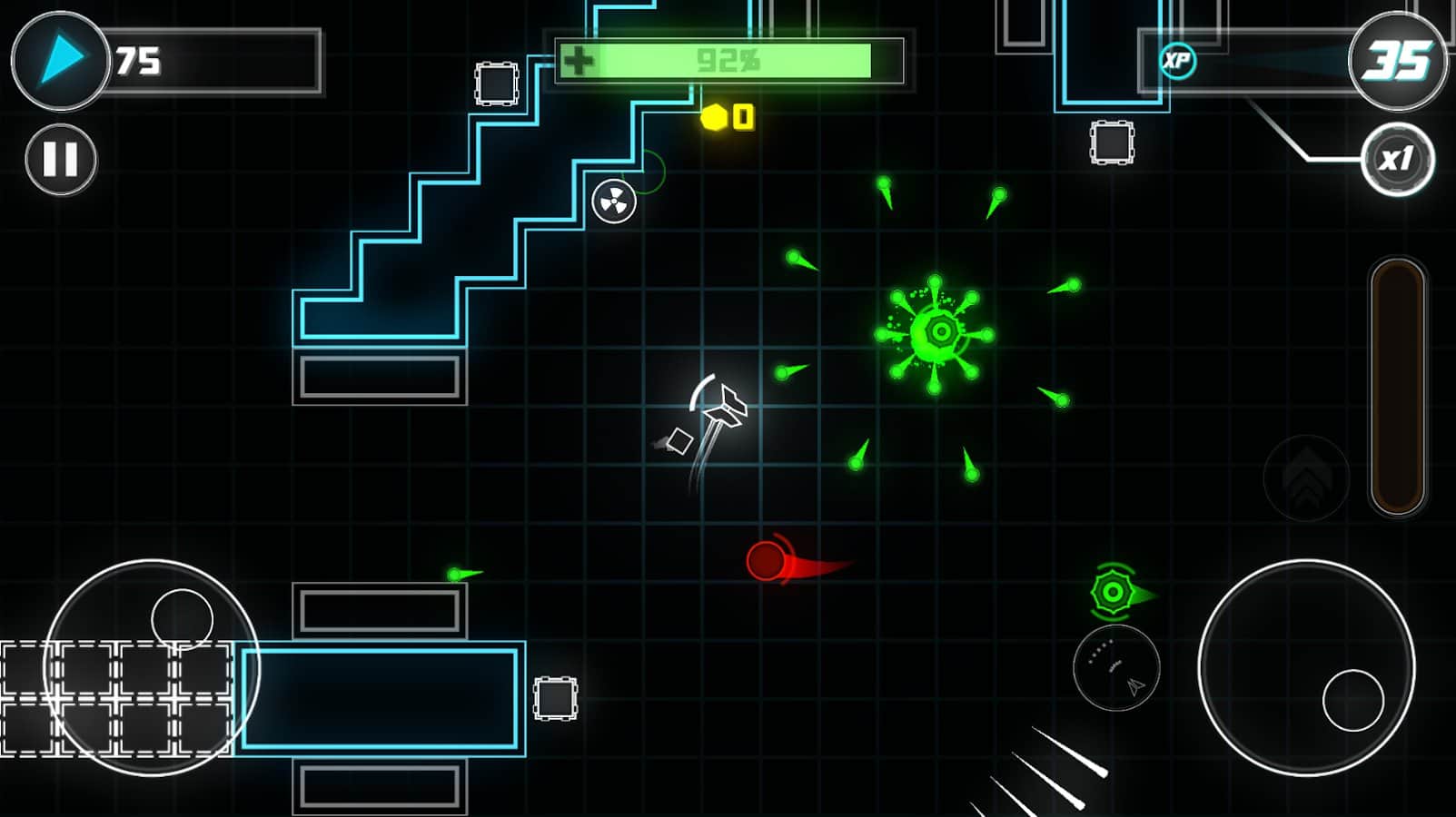1456x817 pixels.
Task: Tap the XP badge icon
Action: (1178, 62)
